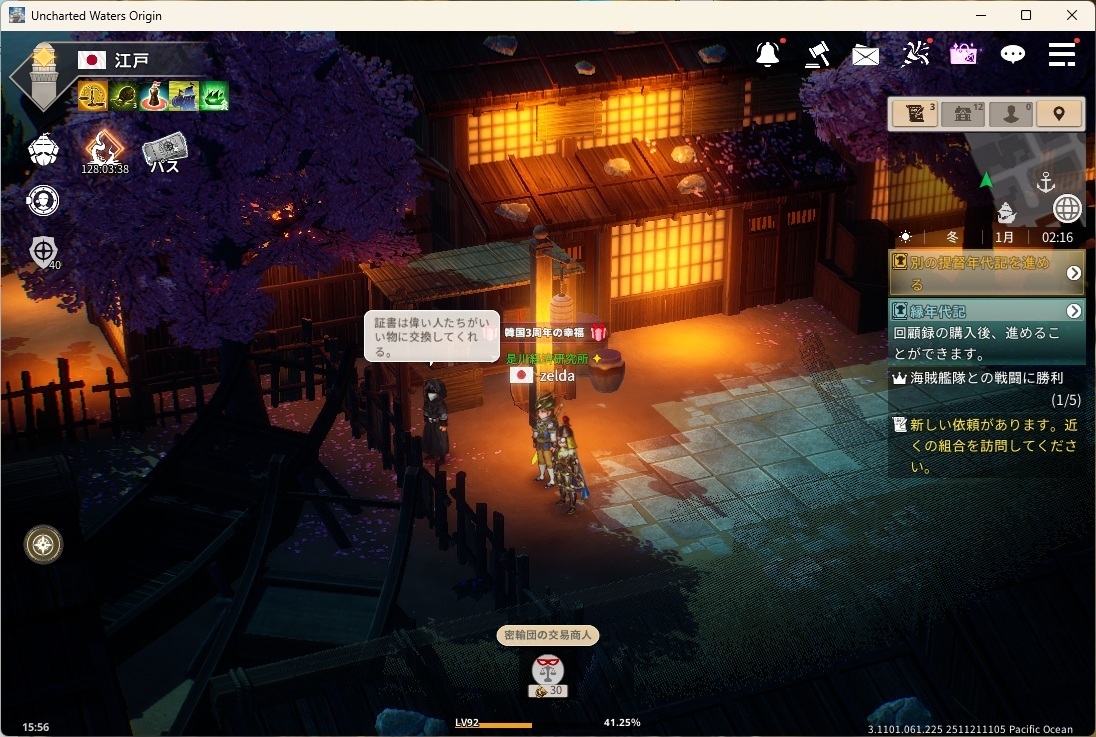Open the パス ticket pass
Image resolution: width=1096 pixels, height=737 pixels.
(x=165, y=152)
